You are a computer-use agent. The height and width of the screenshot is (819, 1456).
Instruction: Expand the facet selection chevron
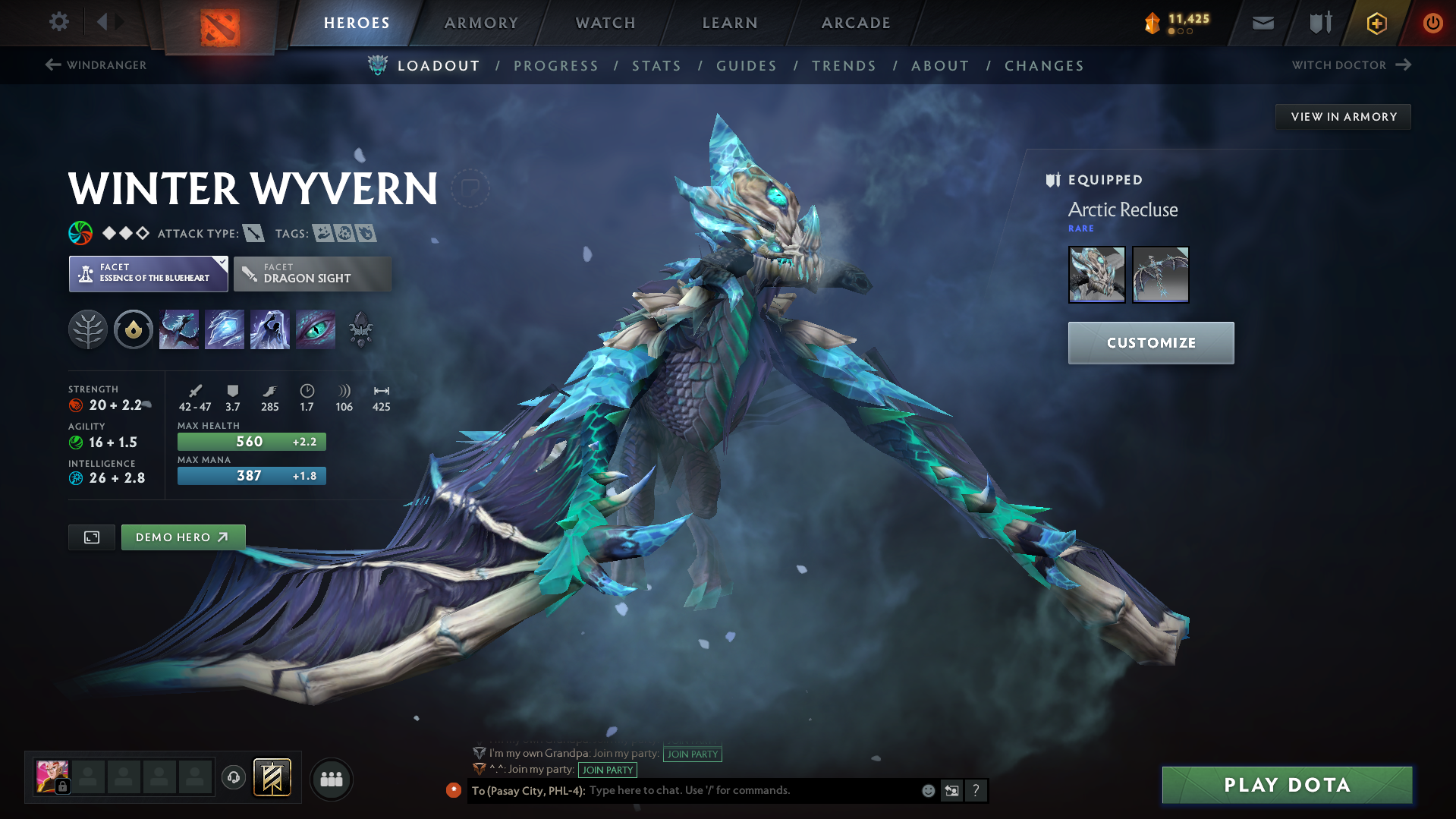coord(221,261)
